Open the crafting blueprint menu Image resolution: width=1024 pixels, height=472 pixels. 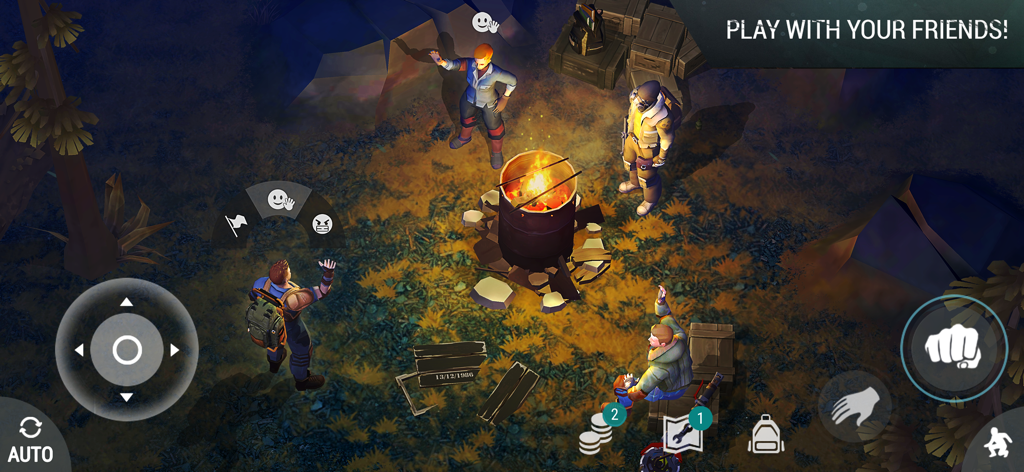point(682,434)
